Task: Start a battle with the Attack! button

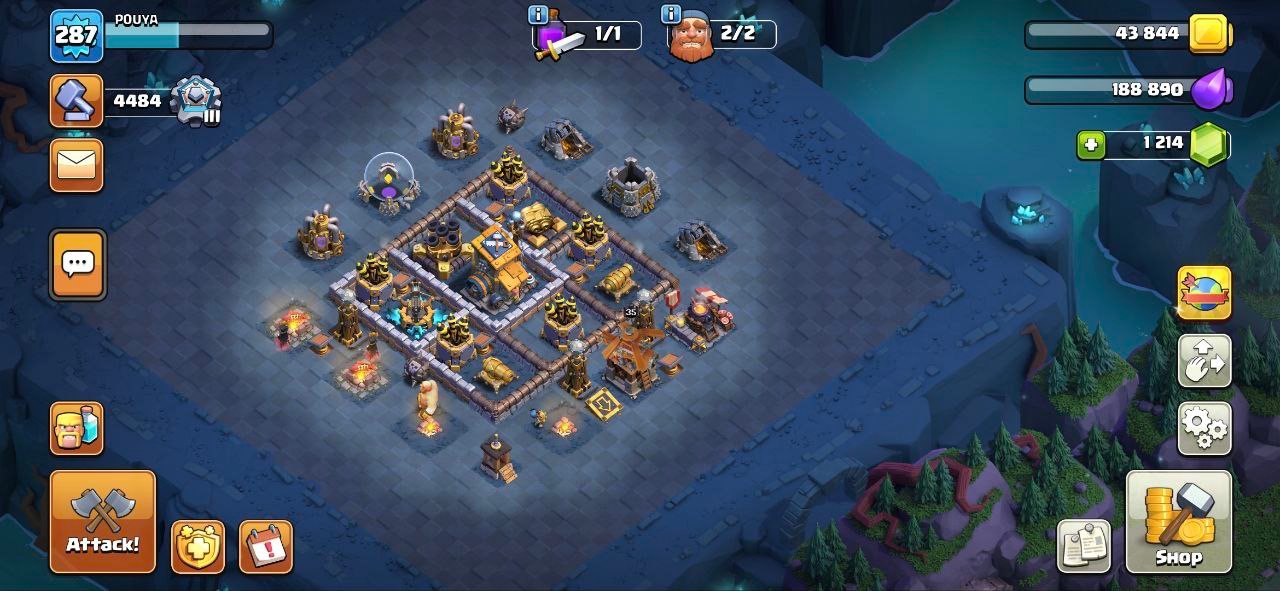Action: click(103, 521)
